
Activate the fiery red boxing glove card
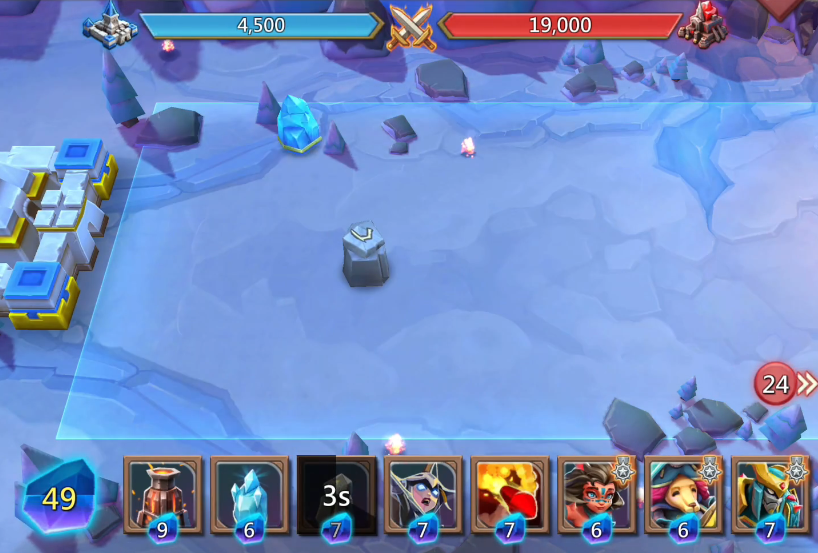coord(510,494)
